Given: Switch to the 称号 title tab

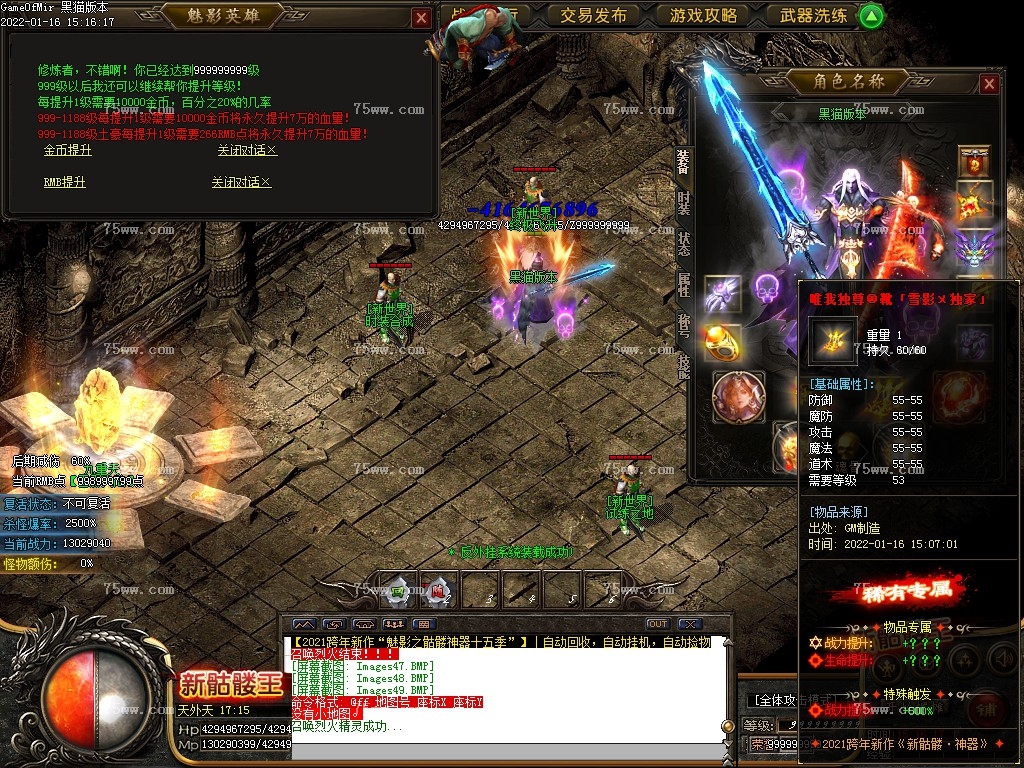Looking at the screenshot, I should click(x=683, y=326).
